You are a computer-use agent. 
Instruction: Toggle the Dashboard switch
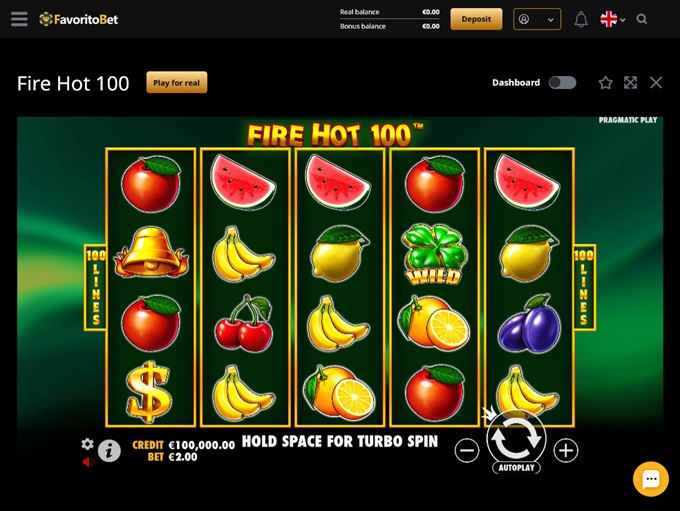tap(562, 83)
